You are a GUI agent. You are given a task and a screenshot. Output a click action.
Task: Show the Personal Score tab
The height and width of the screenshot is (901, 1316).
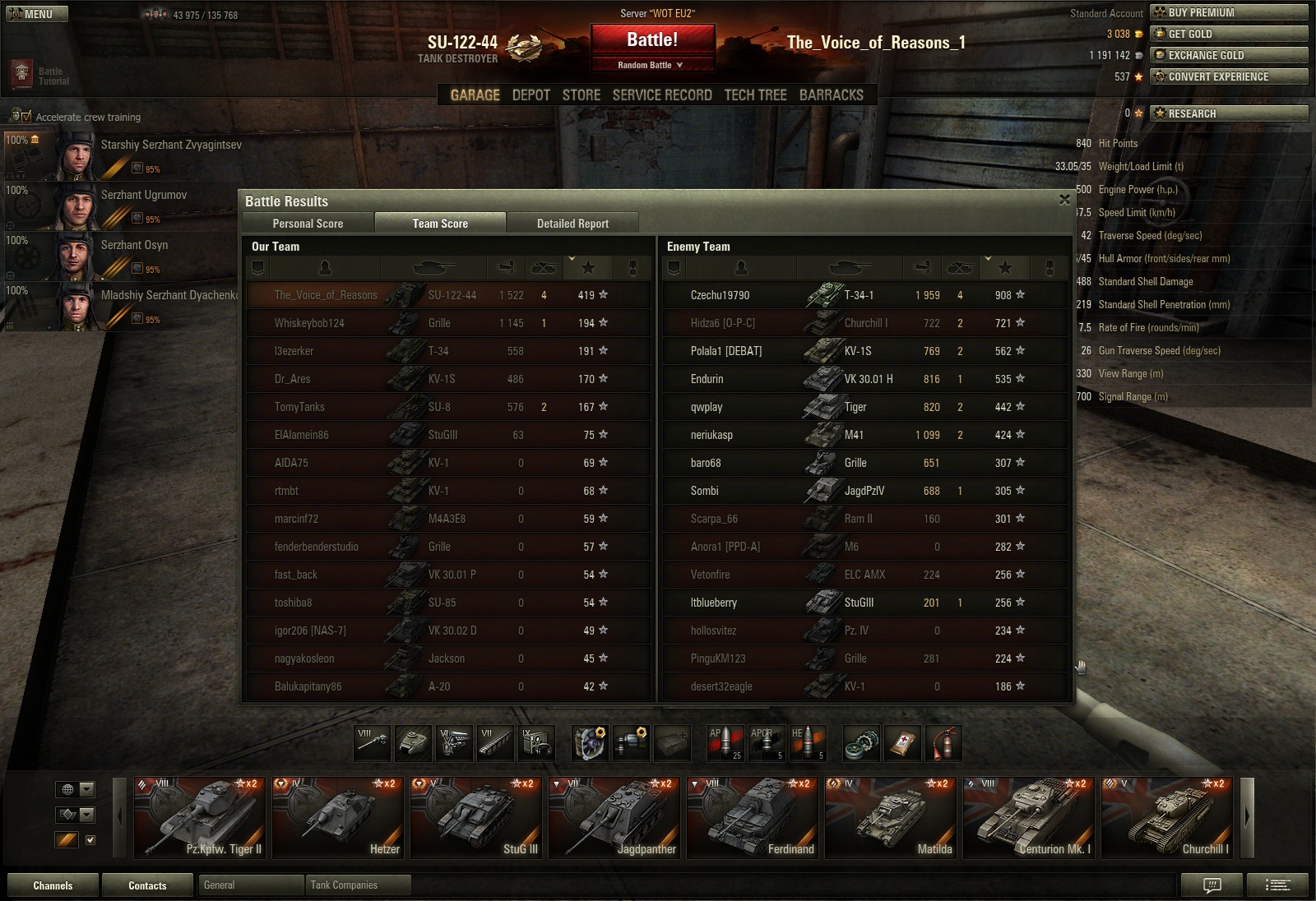[308, 224]
